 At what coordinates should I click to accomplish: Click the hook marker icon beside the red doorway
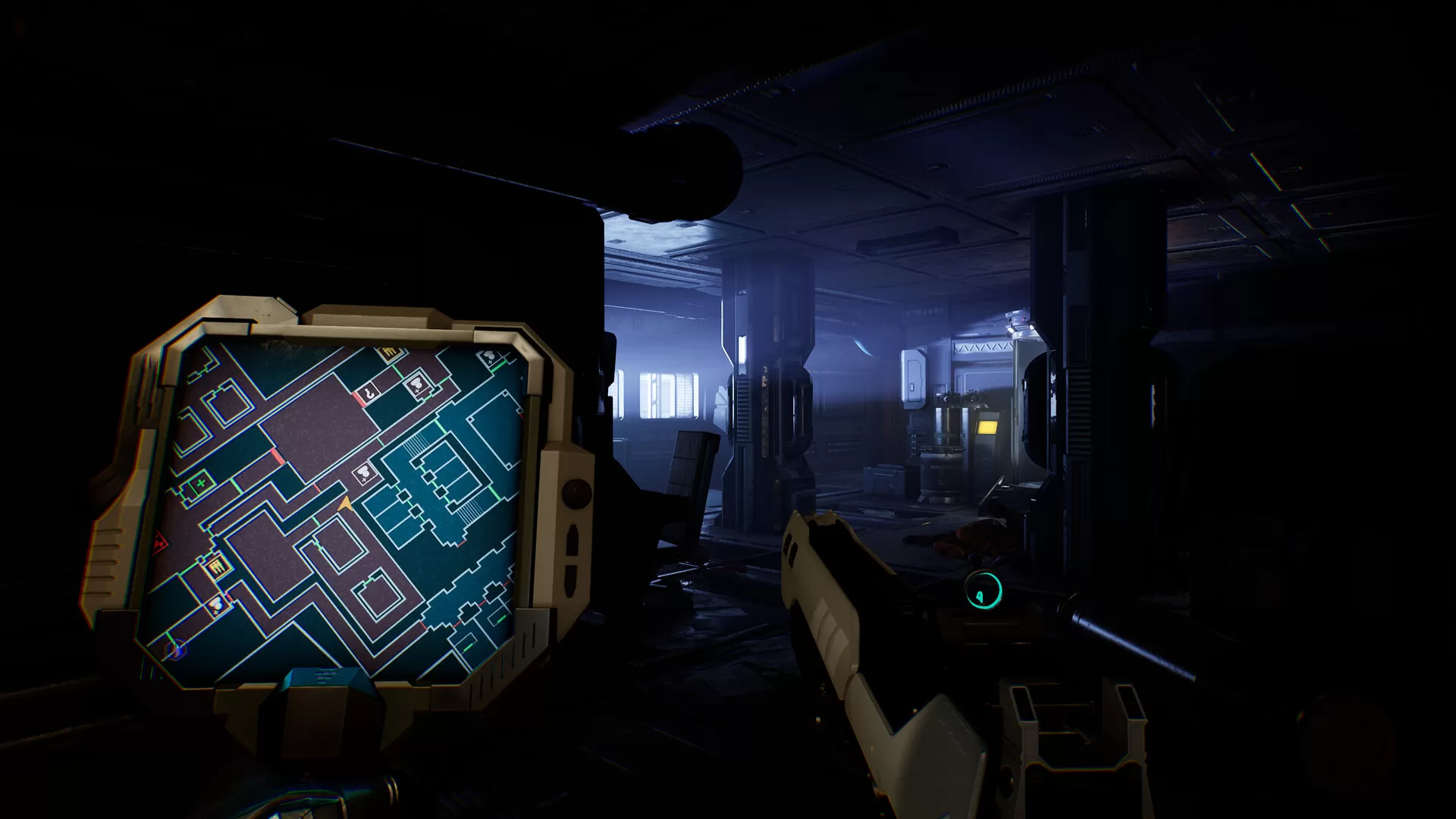pos(370,392)
